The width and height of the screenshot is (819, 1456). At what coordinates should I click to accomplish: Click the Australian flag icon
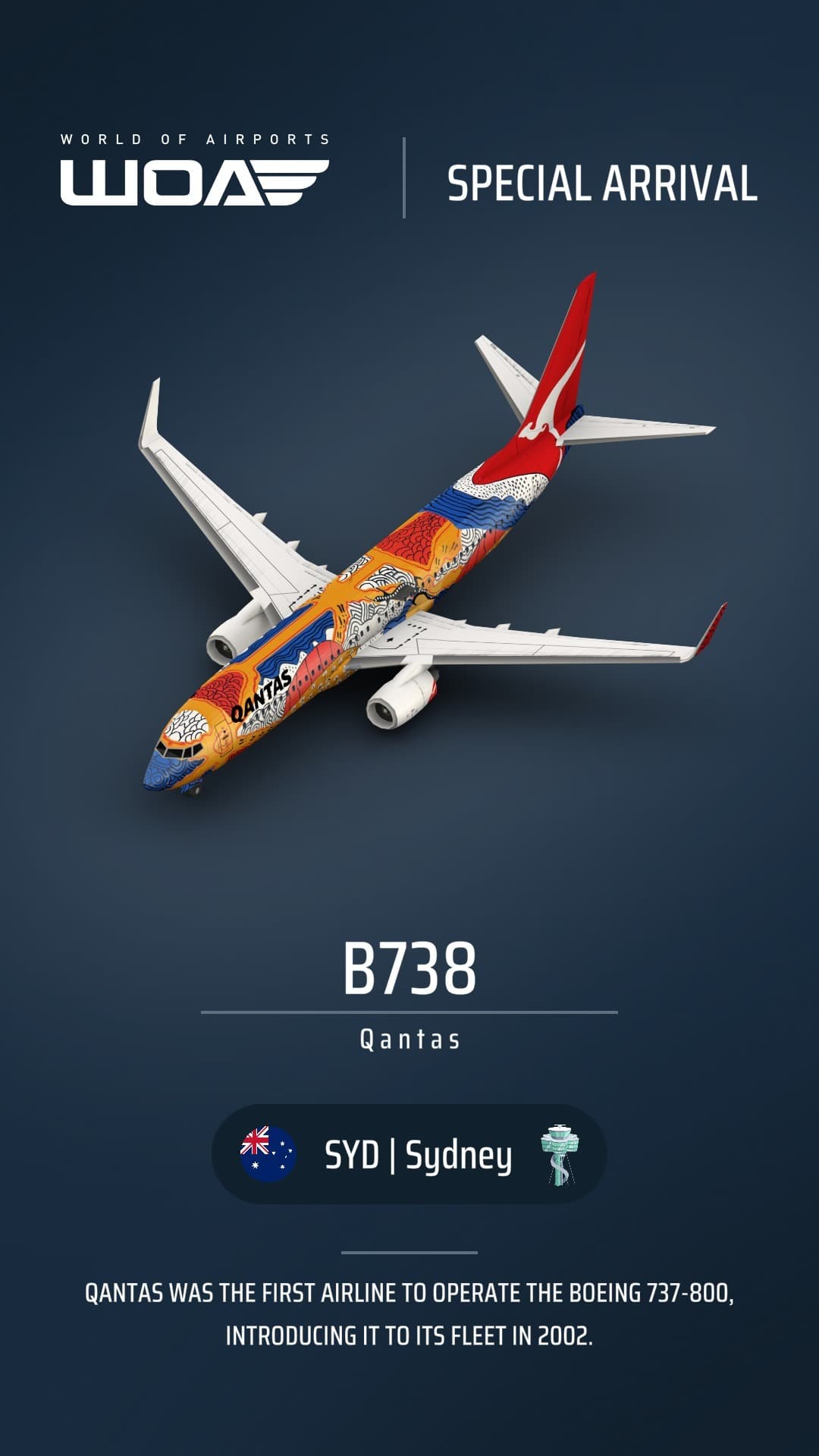[x=268, y=1154]
